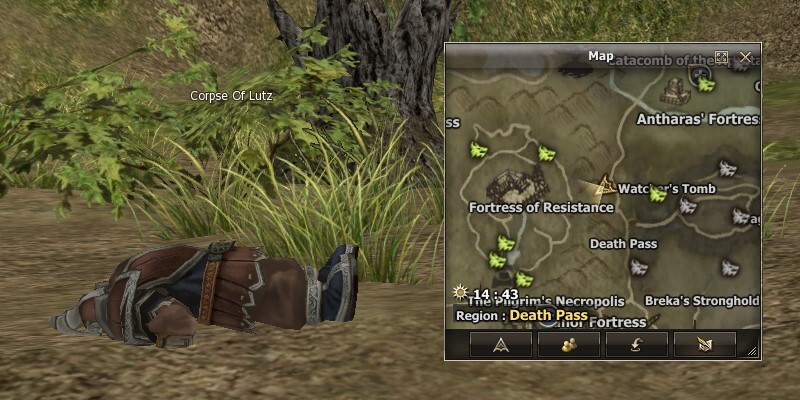Screen dimensions: 800x400
Task: Close the Map window
Action: (x=745, y=57)
